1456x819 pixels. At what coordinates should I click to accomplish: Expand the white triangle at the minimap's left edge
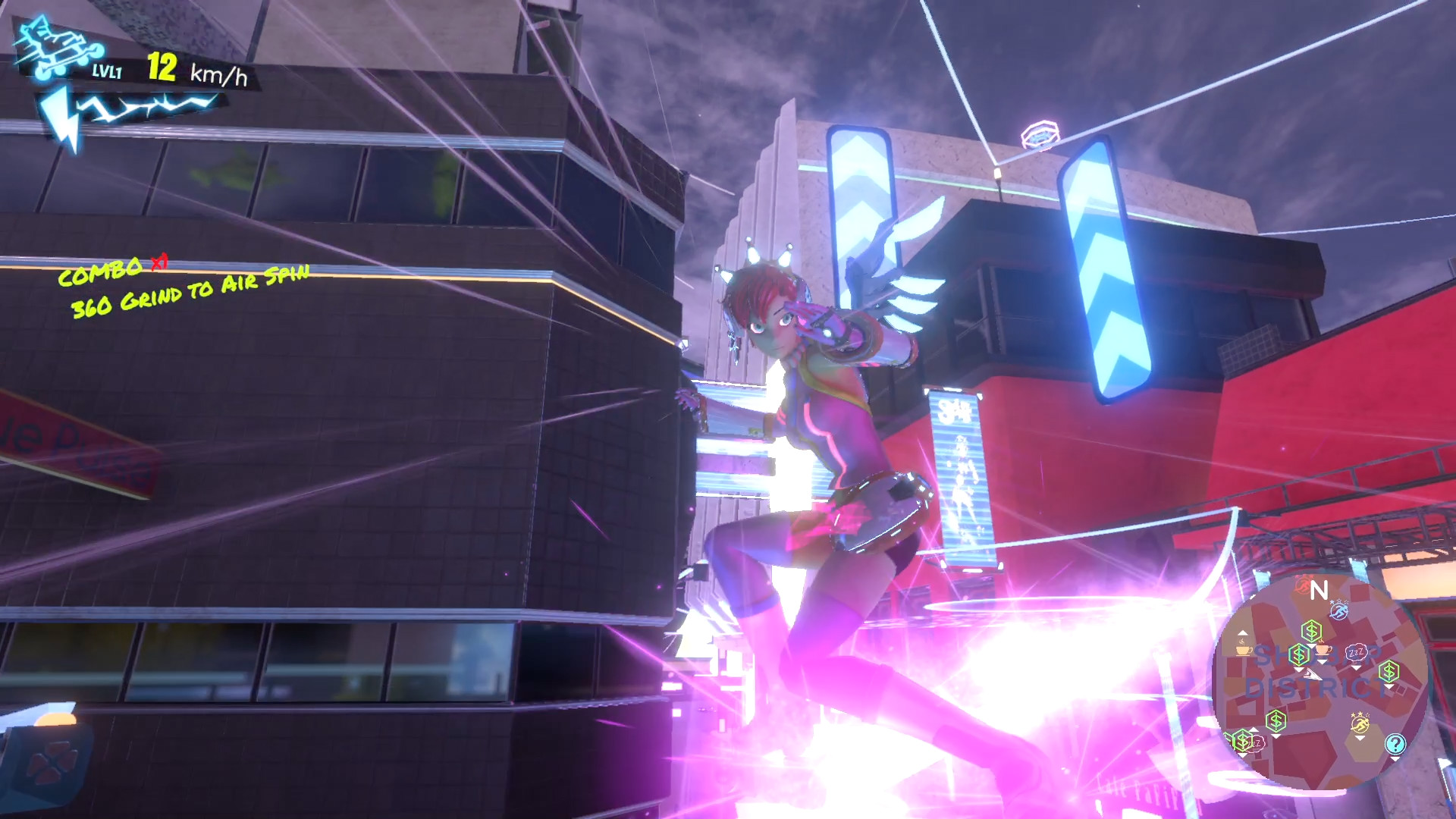1242,632
